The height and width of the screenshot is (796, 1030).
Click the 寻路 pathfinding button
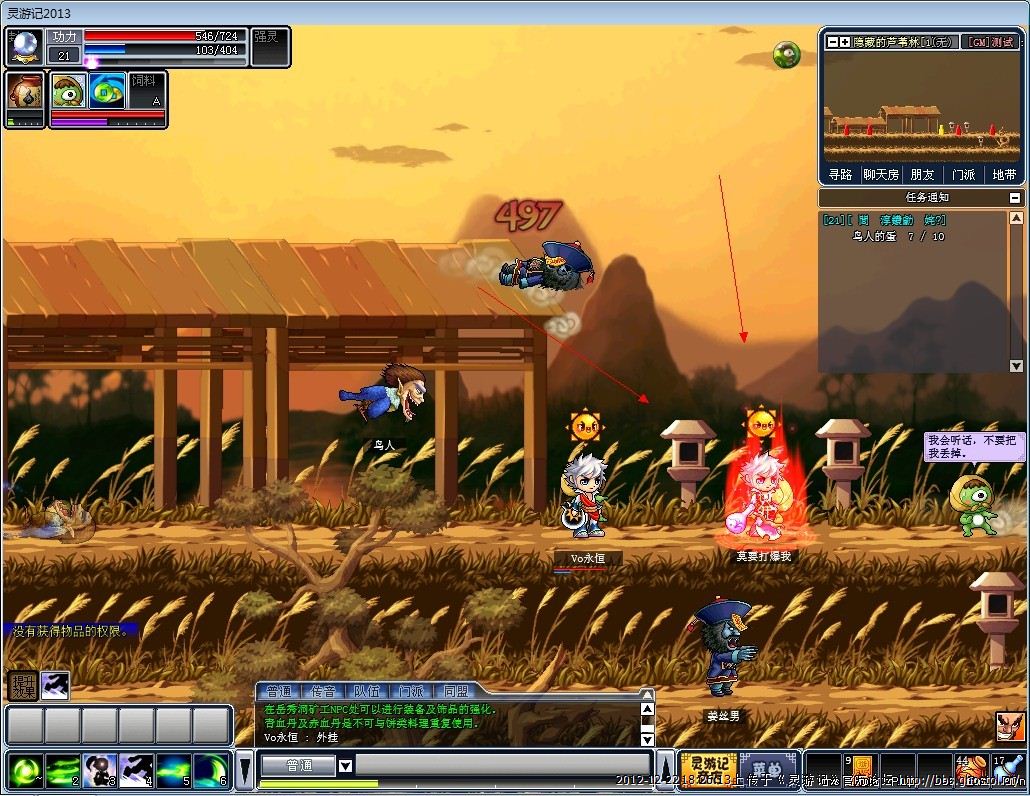pos(841,174)
